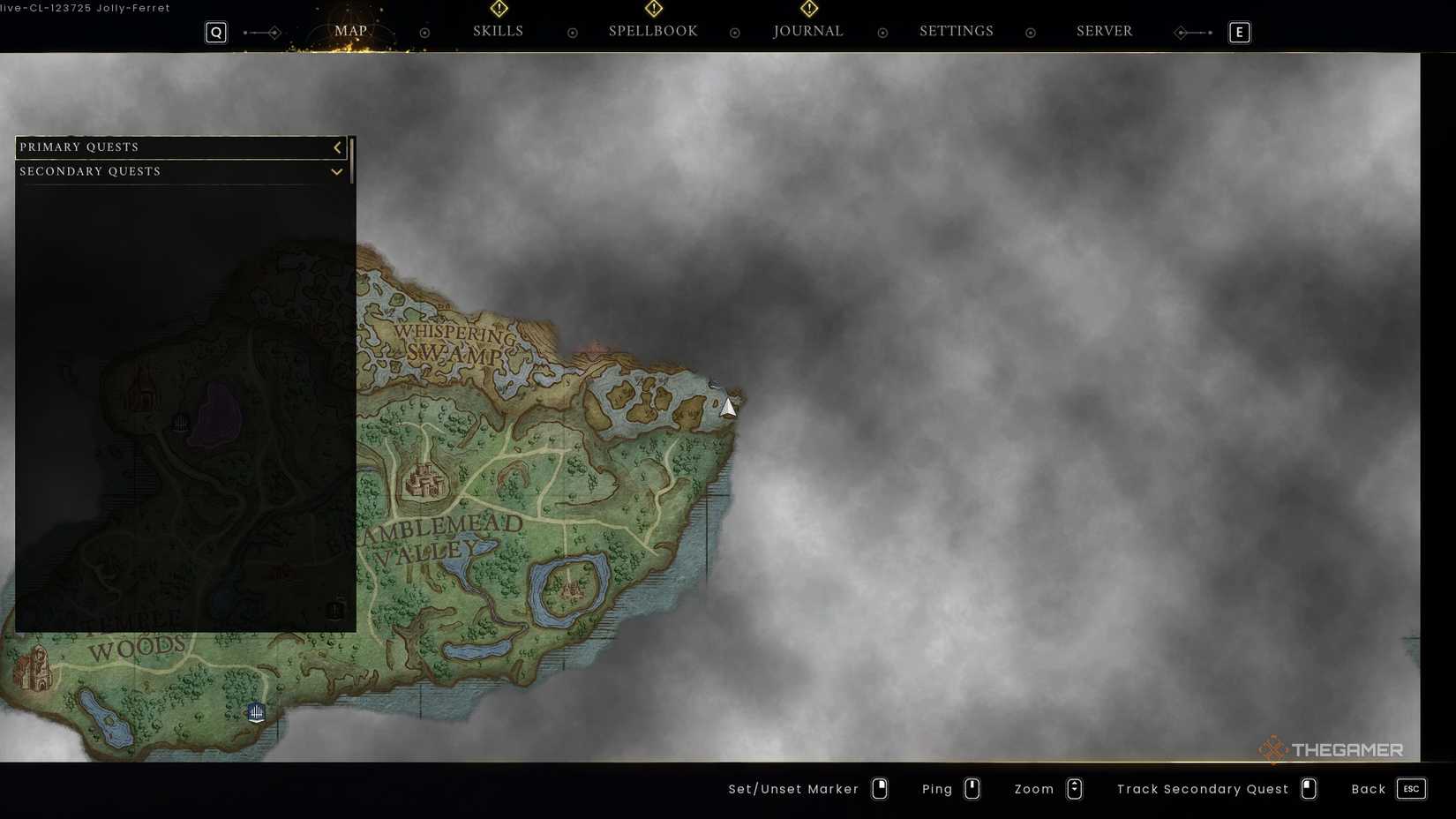Open the Spellbook screen
Screen dimensions: 1456x819
(653, 31)
